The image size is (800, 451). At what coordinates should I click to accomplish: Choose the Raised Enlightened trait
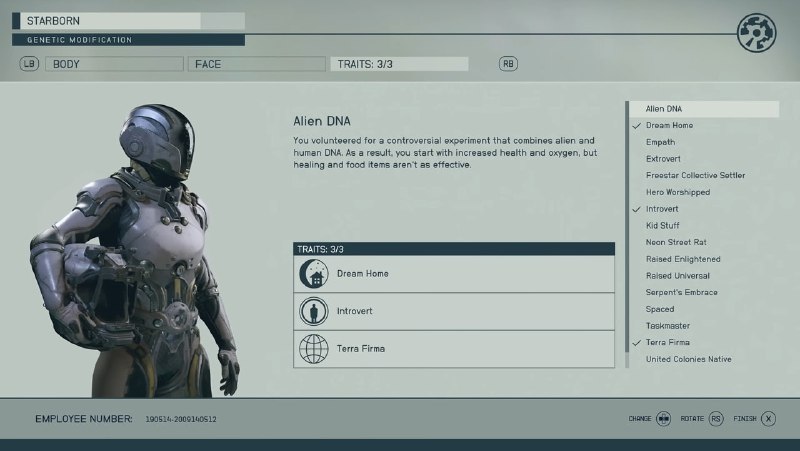pyautogui.click(x=683, y=259)
